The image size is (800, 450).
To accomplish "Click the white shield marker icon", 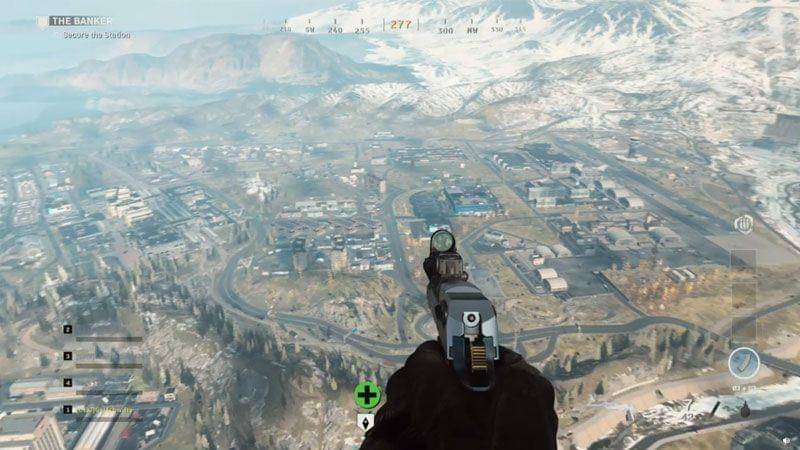I will [367, 421].
